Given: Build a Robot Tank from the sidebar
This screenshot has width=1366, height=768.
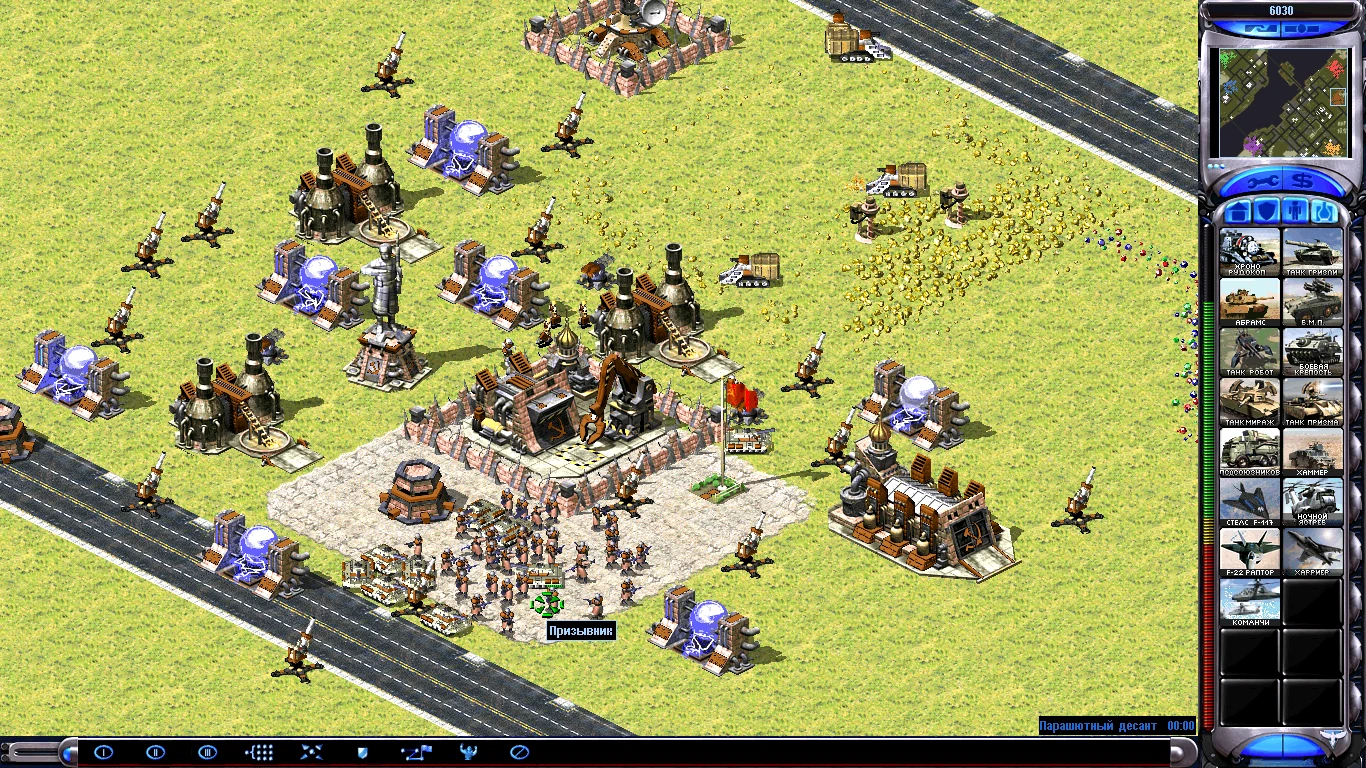Looking at the screenshot, I should click(x=1249, y=350).
